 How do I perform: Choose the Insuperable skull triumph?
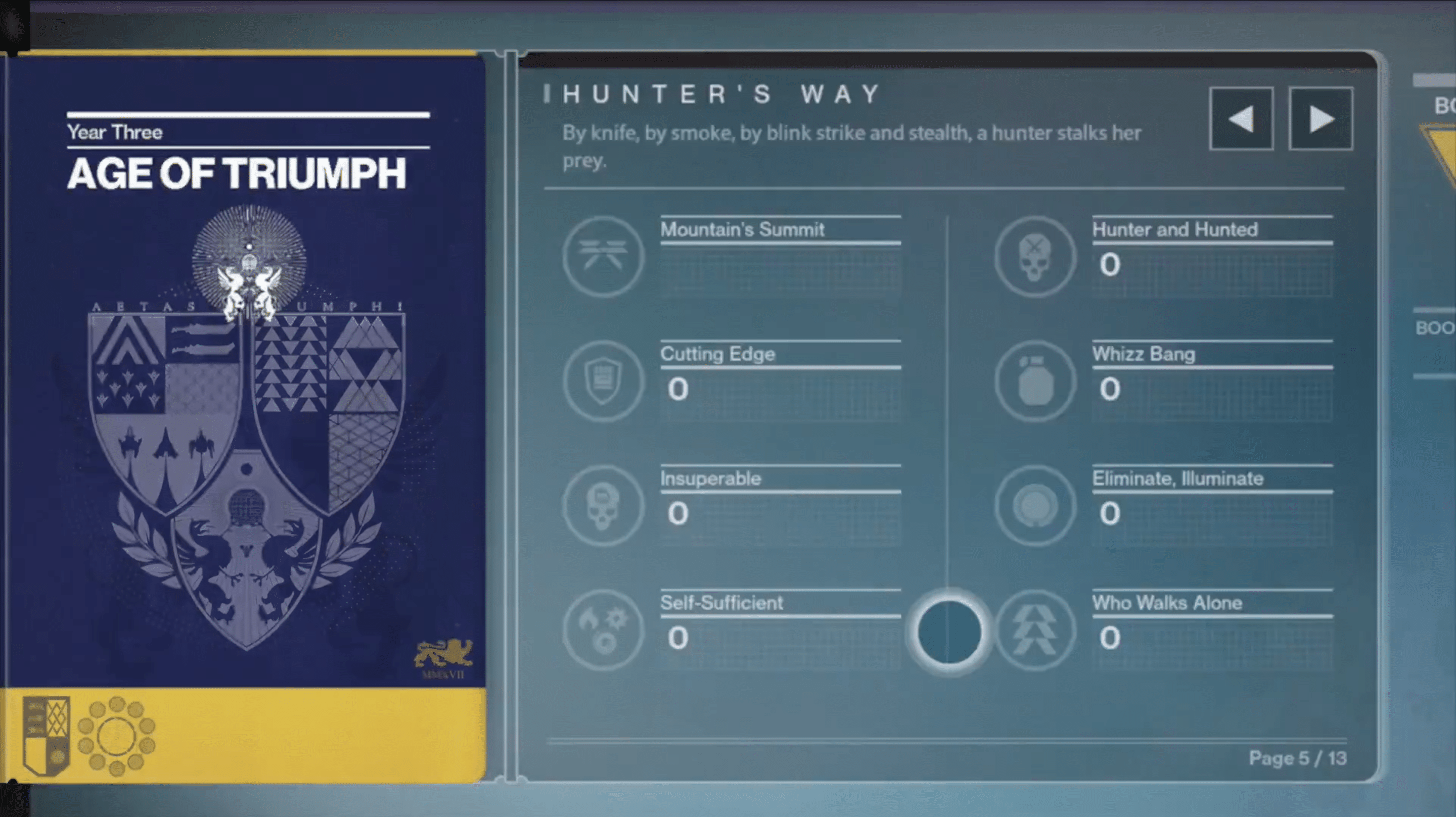(603, 505)
